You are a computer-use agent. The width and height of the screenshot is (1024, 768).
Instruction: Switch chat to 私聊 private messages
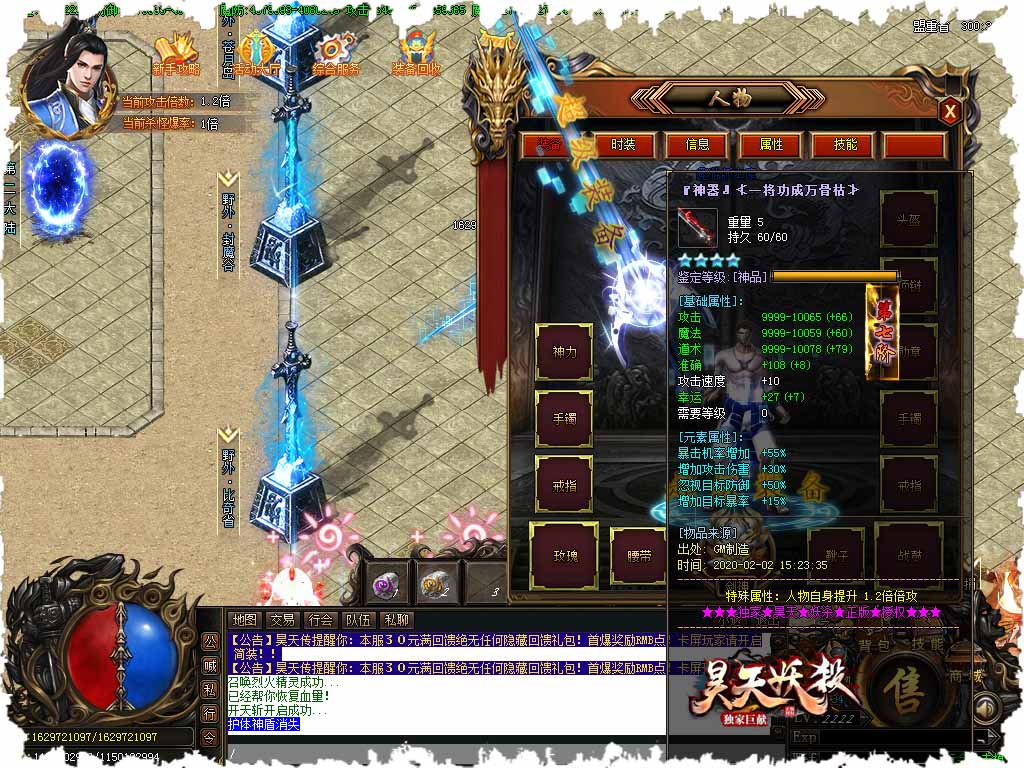tap(397, 620)
